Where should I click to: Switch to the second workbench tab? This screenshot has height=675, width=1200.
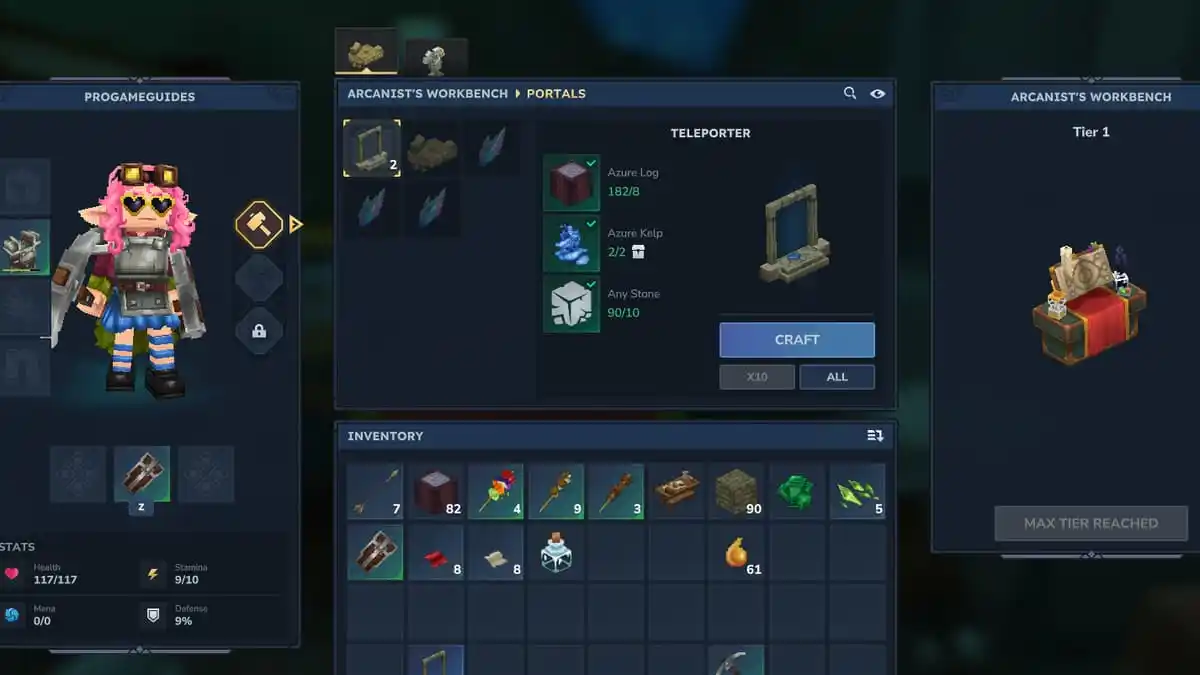436,58
